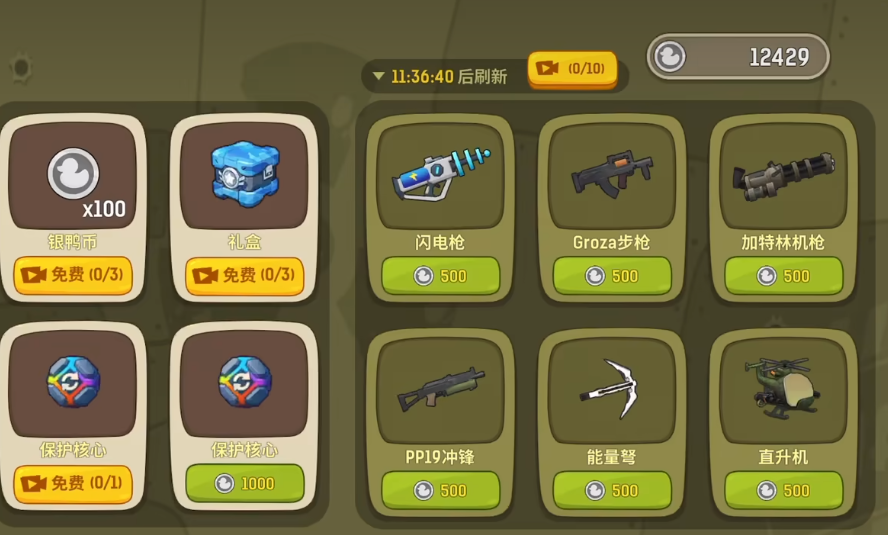Viewport: 888px width, 535px height.
Task: Select the 闪电枪 weapon image
Action: pos(440,175)
